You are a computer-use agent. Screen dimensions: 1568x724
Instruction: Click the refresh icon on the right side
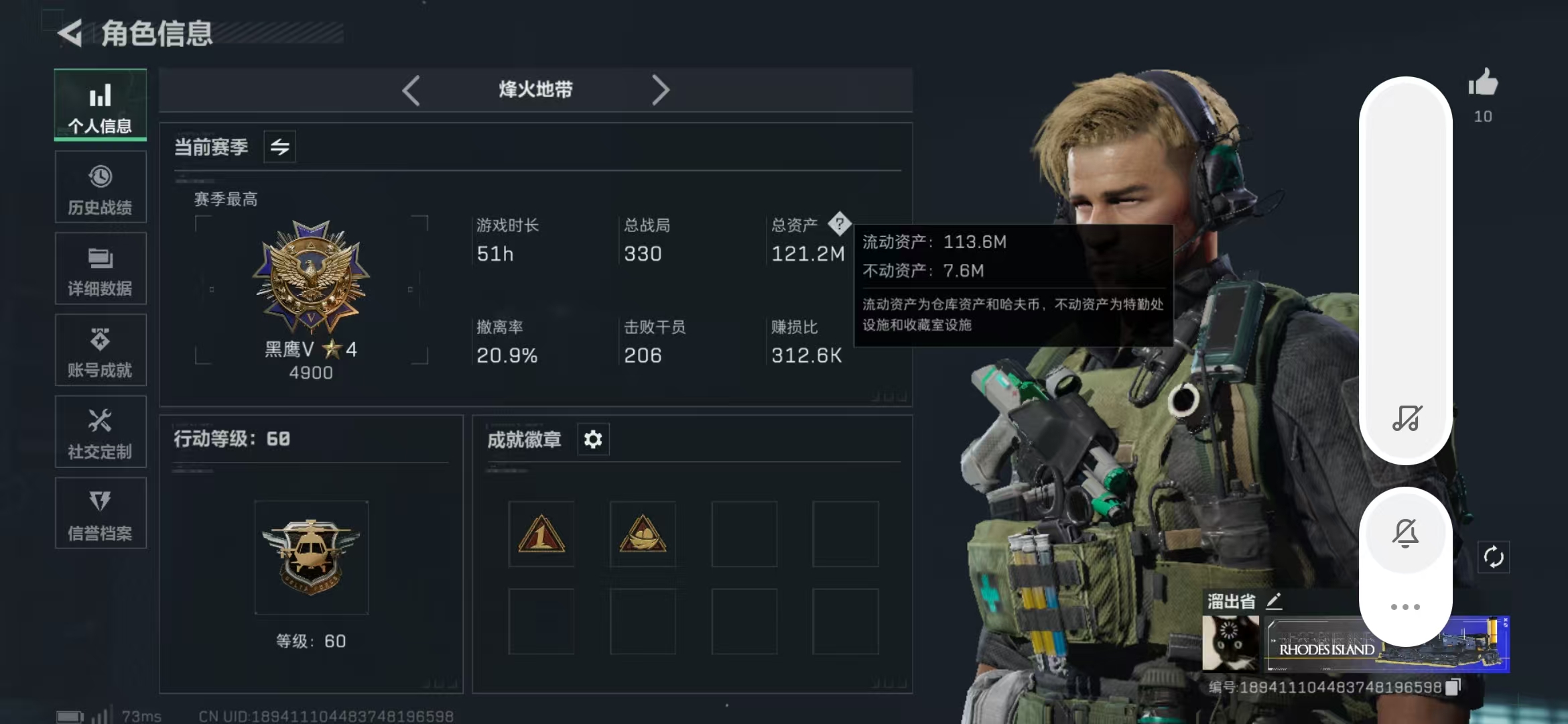tap(1495, 556)
